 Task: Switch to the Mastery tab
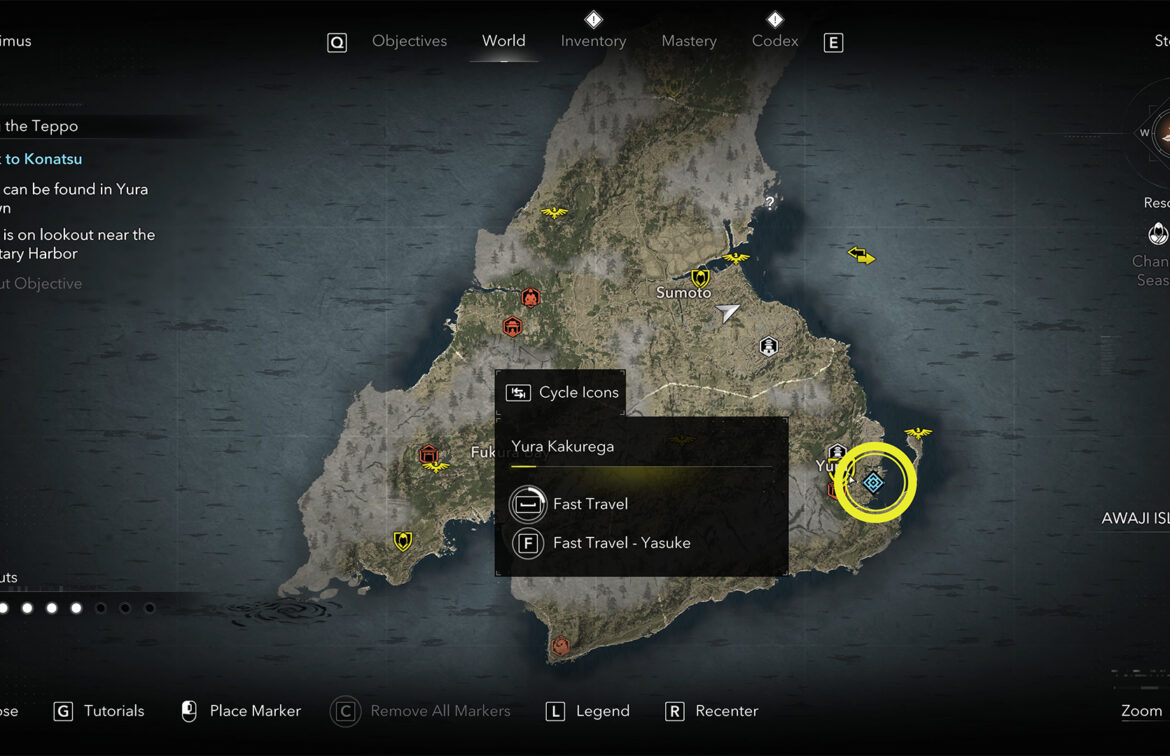tap(689, 41)
